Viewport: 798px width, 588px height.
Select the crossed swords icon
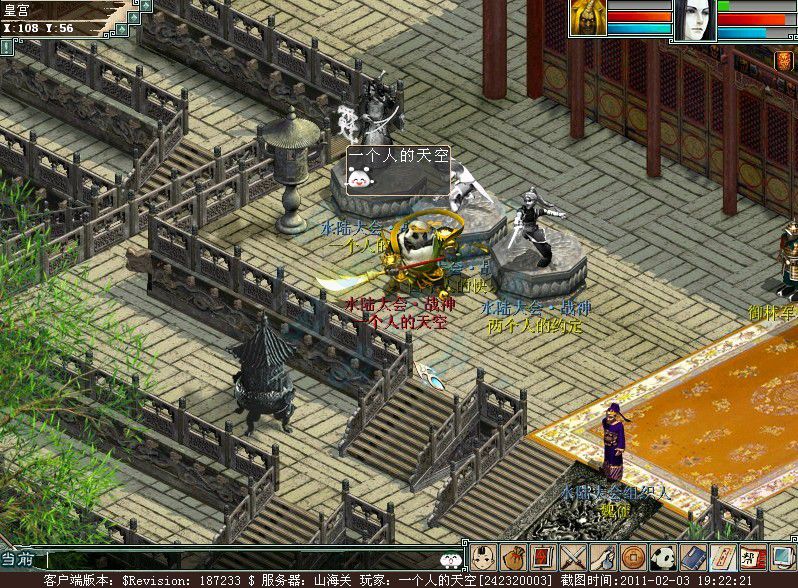pos(573,557)
